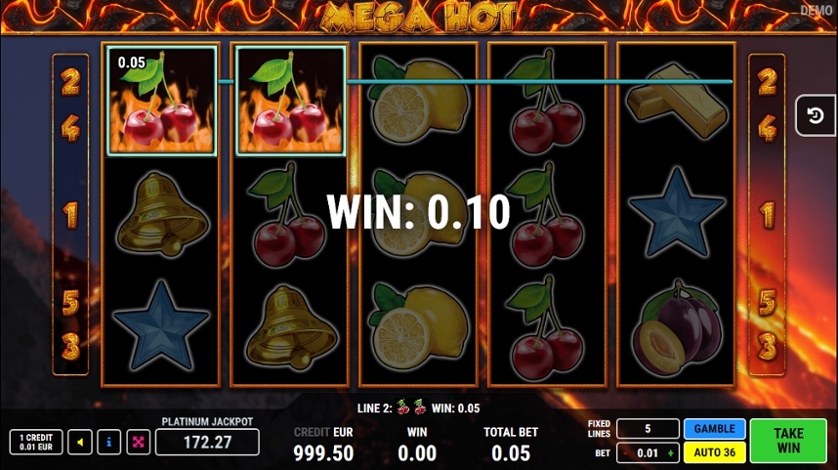Change the 1 credit denomination setting

36,442
